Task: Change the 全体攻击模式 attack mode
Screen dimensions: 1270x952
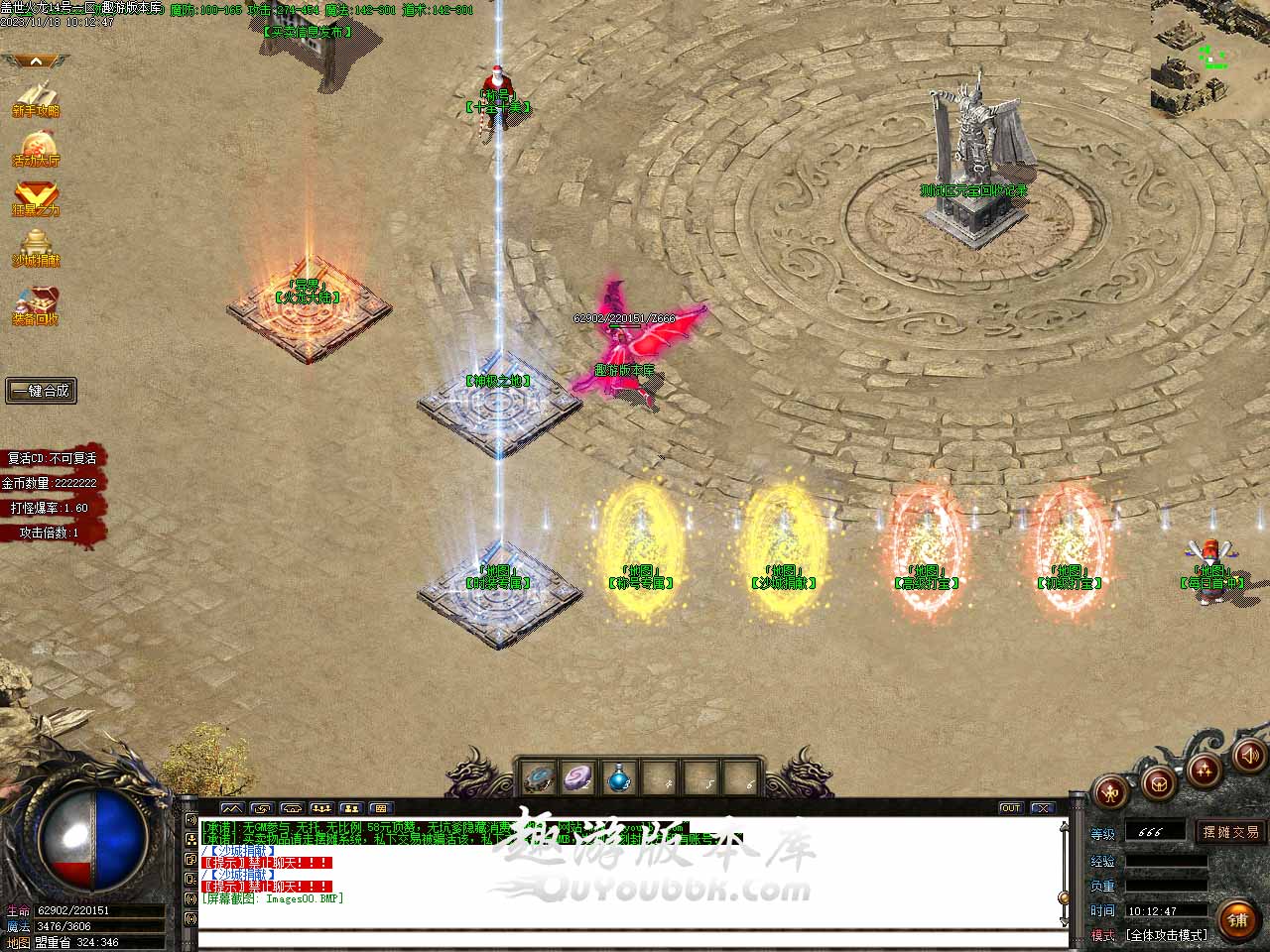Action: point(1166,935)
